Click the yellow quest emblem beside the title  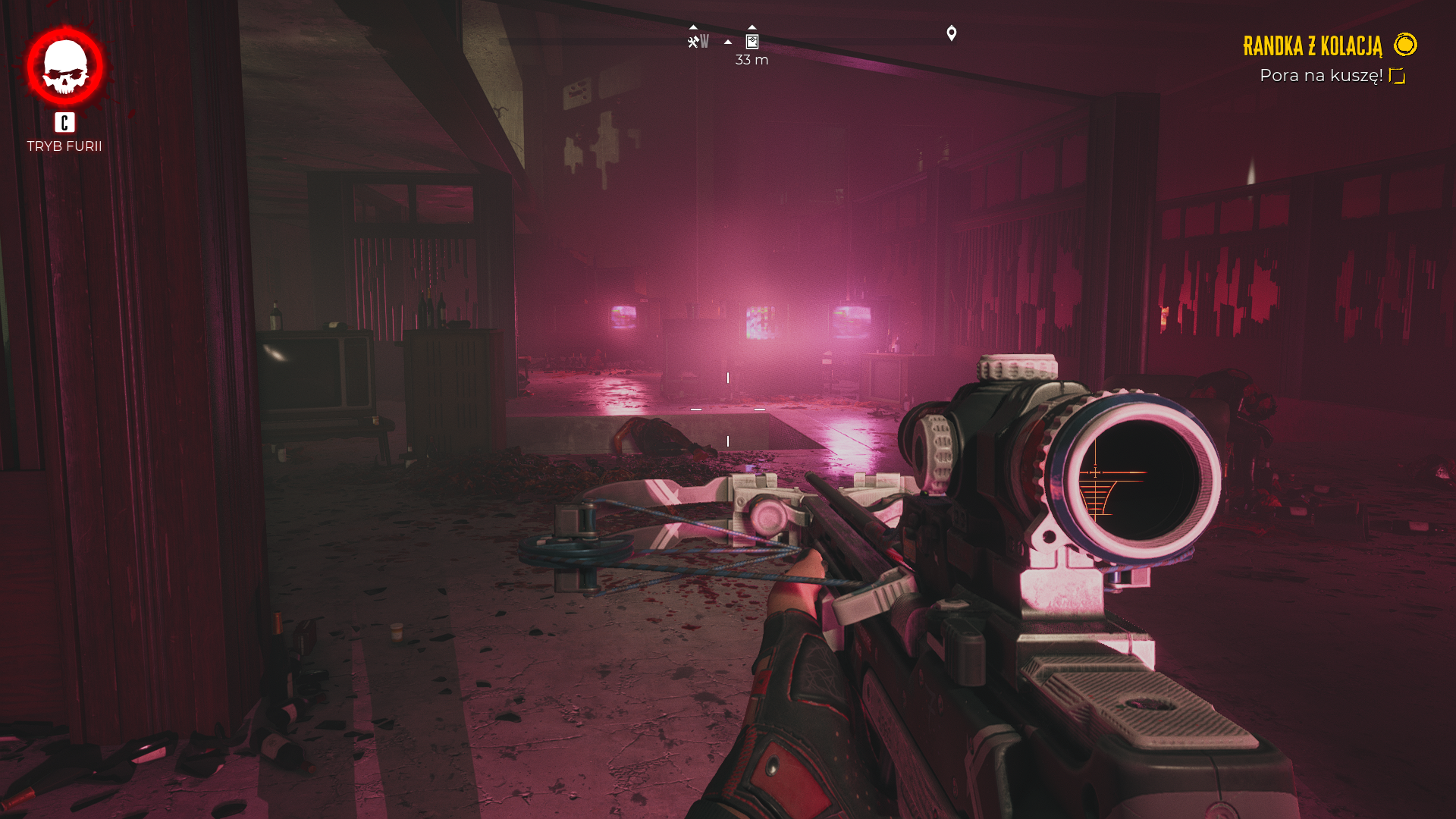(1405, 45)
